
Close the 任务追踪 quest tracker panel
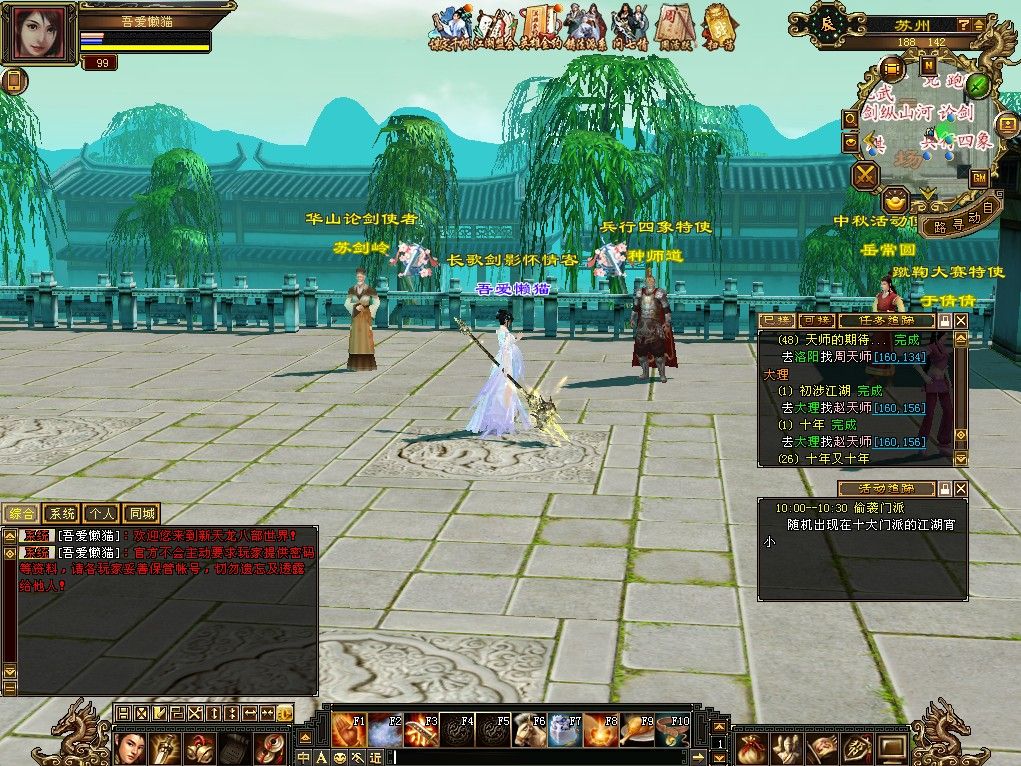click(x=961, y=321)
